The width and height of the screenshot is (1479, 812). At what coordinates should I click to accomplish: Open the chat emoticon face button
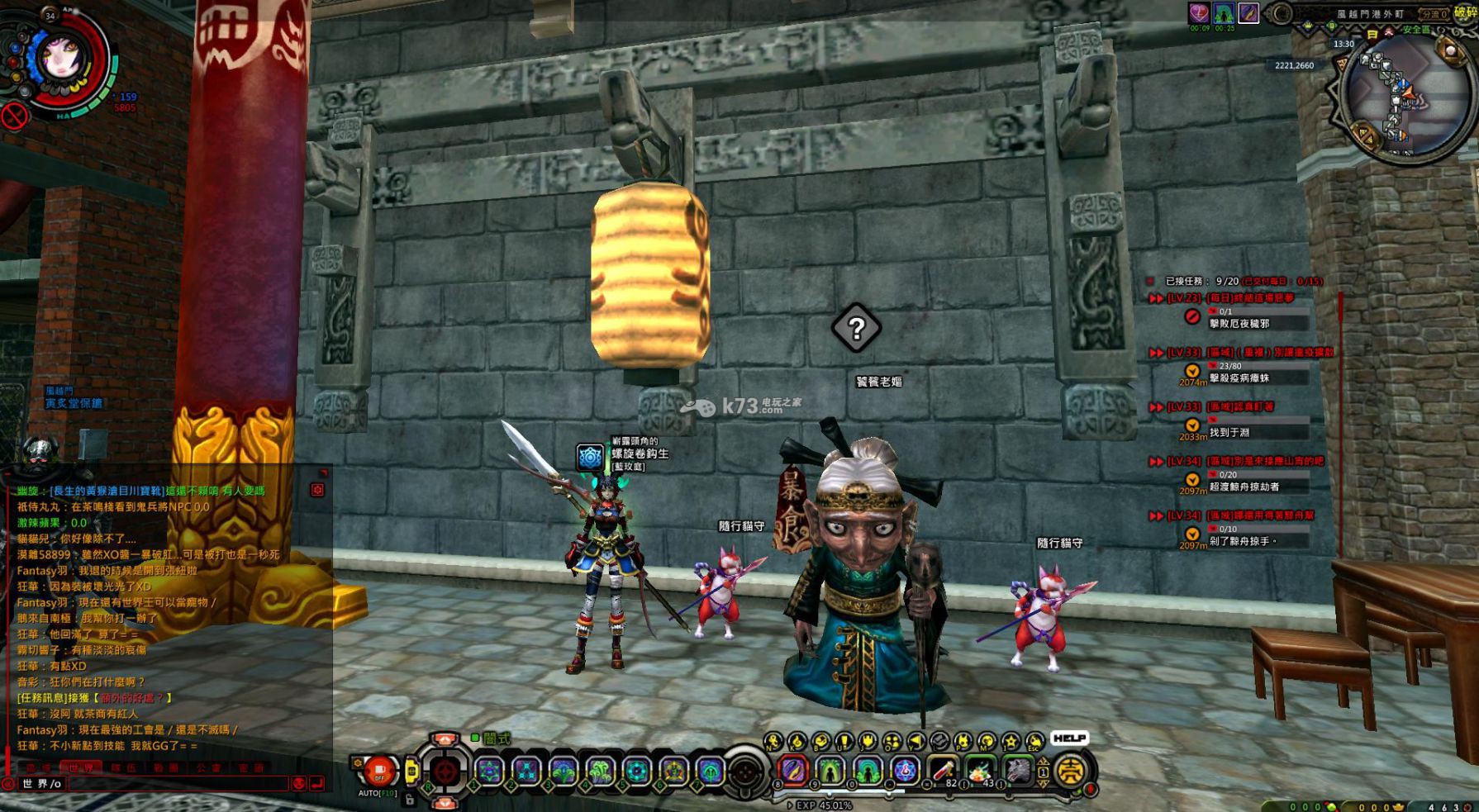click(x=299, y=783)
